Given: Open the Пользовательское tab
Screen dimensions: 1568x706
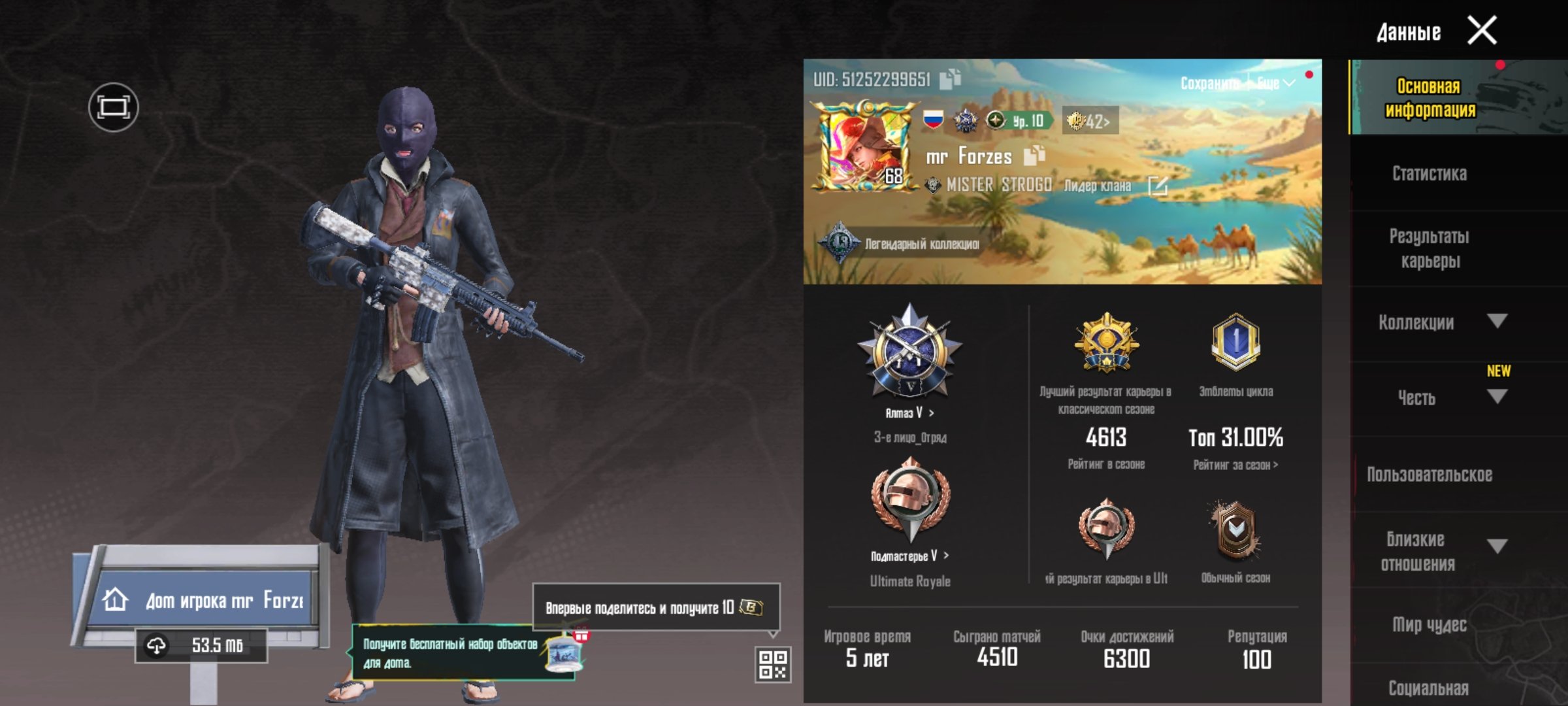Looking at the screenshot, I should [x=1429, y=475].
